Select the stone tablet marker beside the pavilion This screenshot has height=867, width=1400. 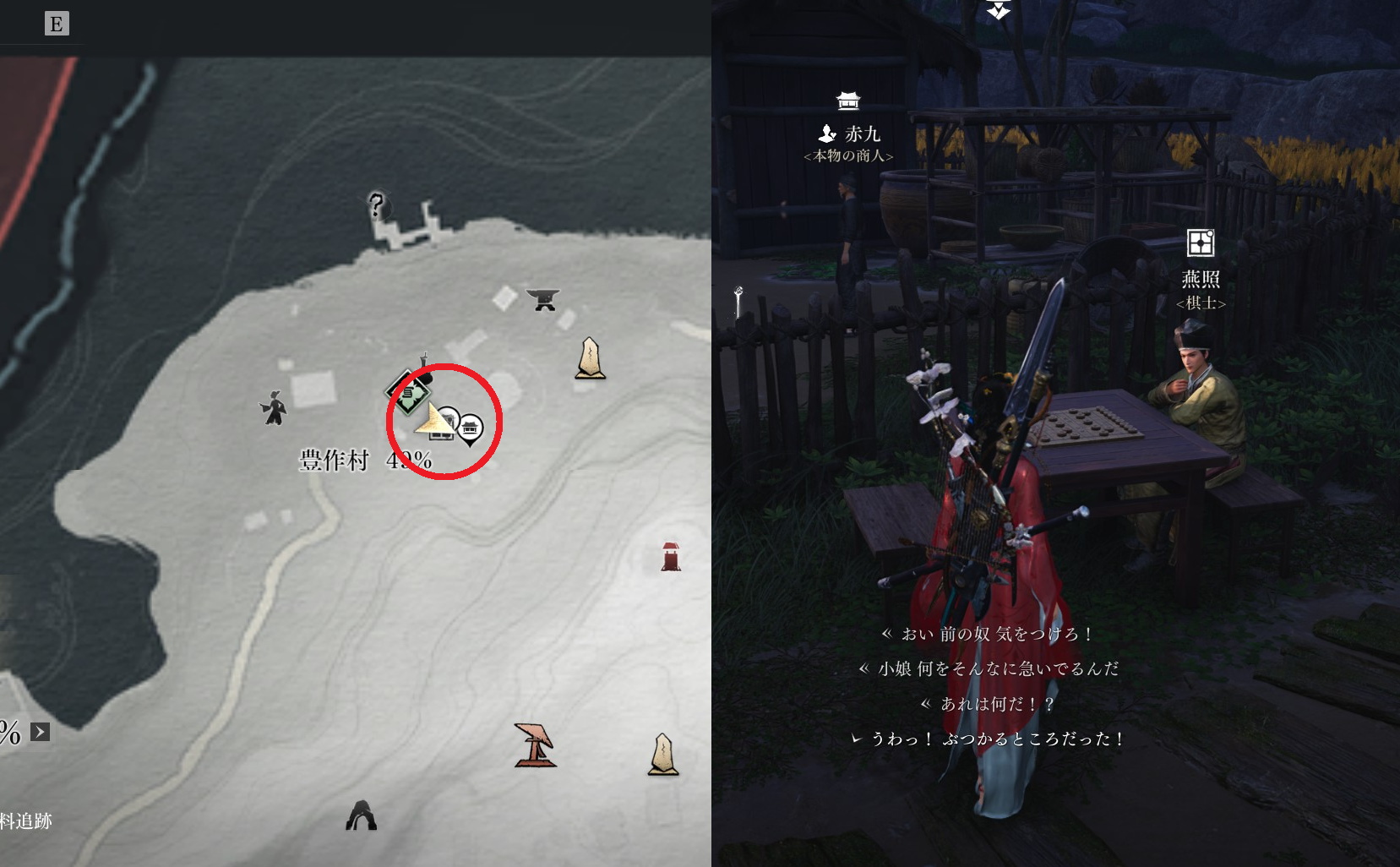(x=663, y=754)
